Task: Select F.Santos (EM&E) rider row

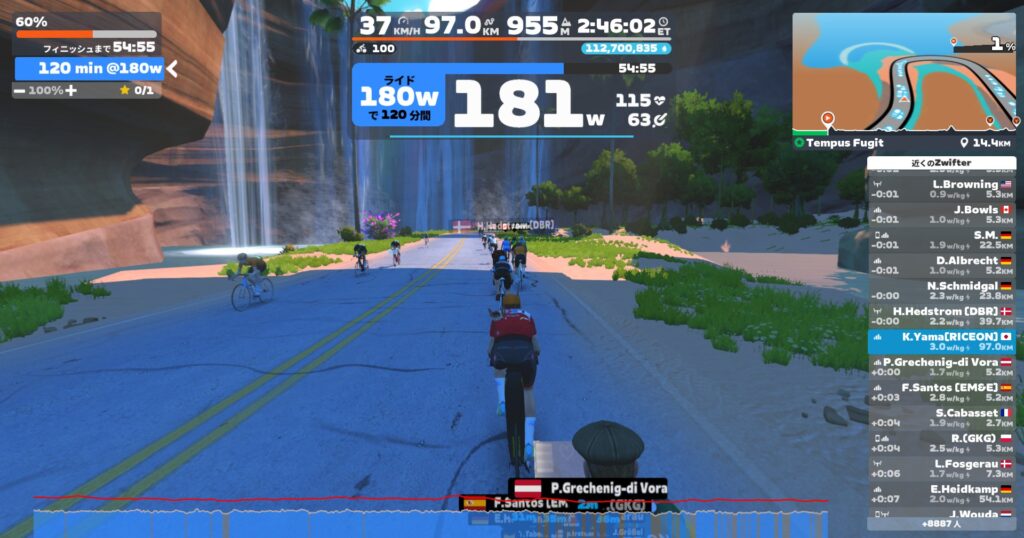Action: click(x=941, y=391)
